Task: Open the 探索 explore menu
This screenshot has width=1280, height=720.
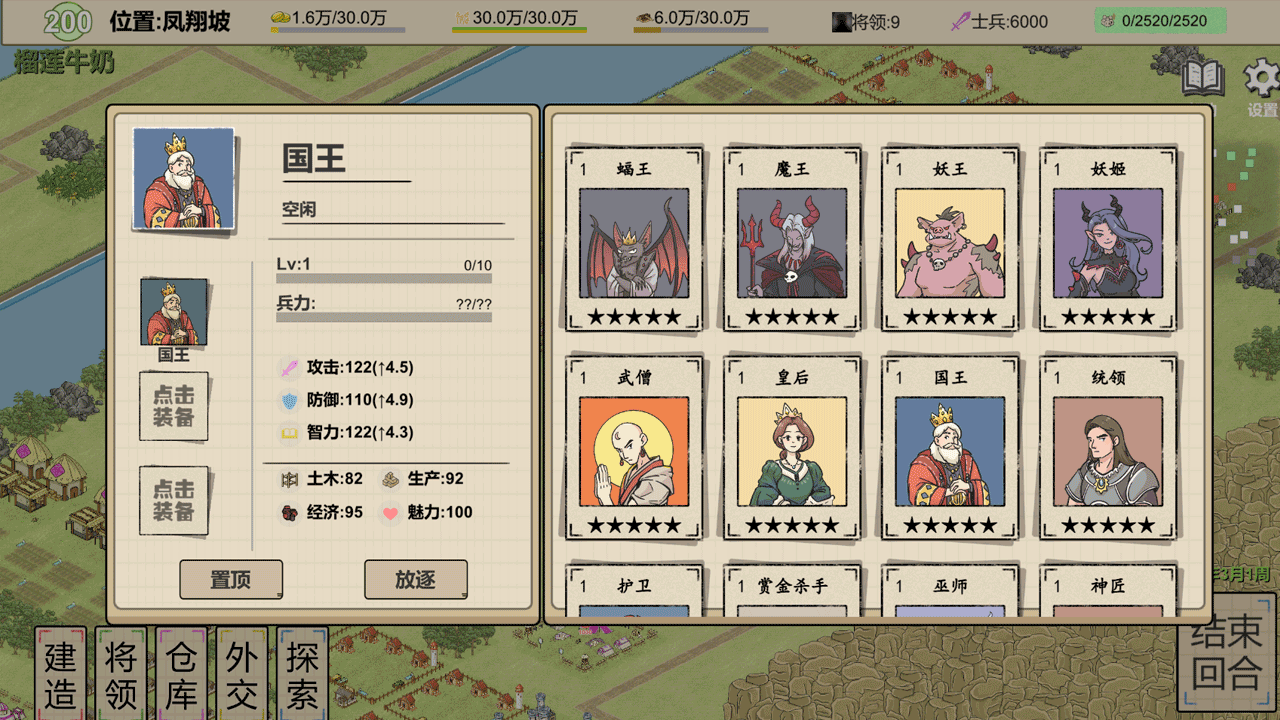Action: (x=302, y=674)
